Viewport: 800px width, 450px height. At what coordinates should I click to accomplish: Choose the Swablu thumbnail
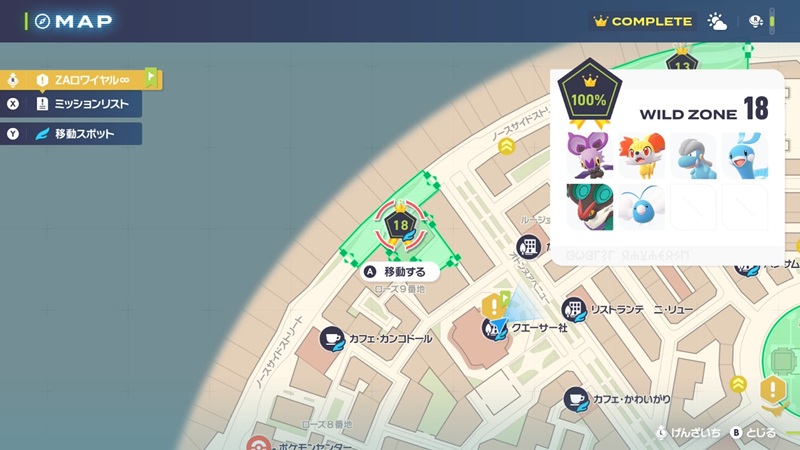(x=642, y=207)
